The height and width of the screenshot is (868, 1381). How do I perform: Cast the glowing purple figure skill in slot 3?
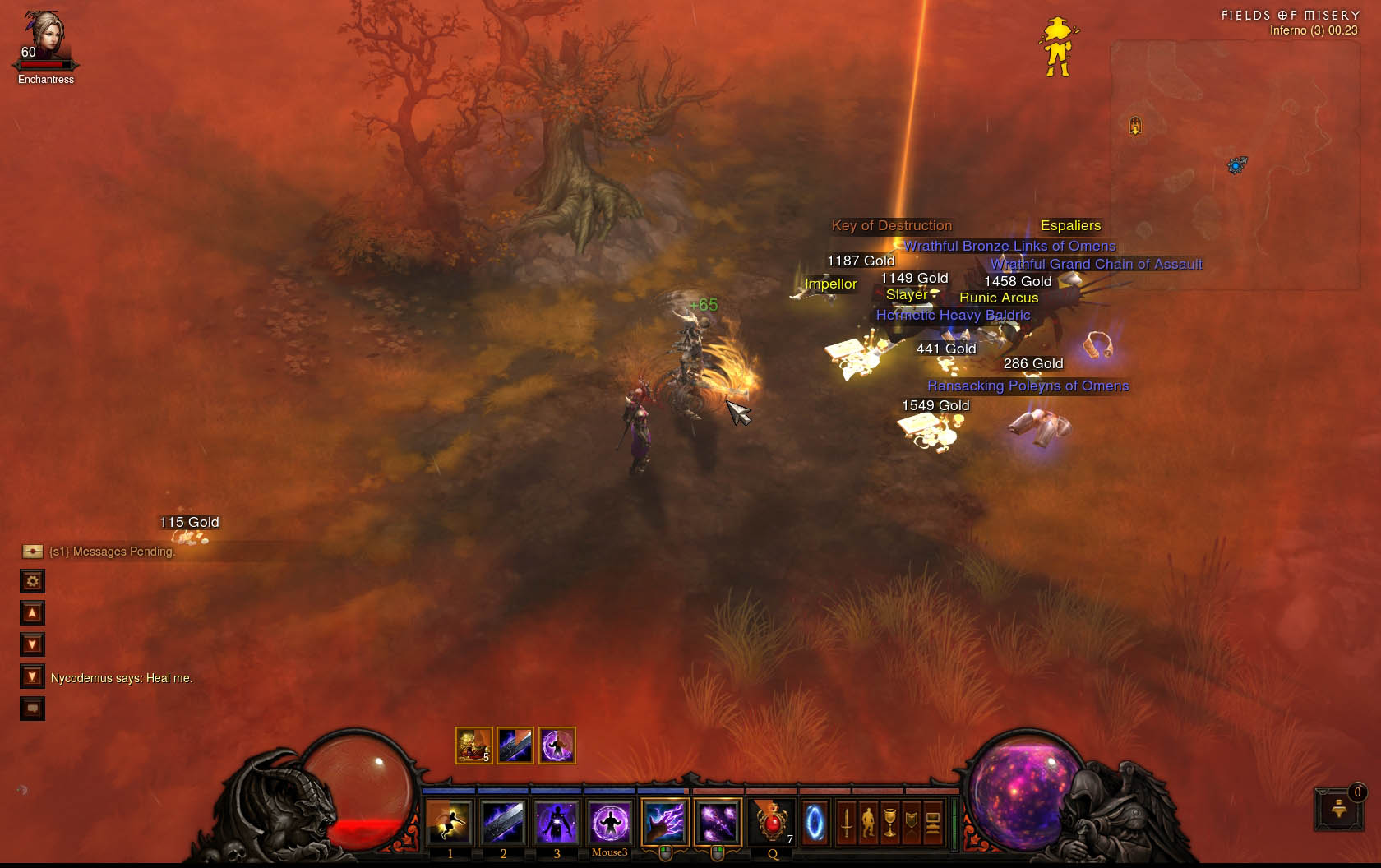(557, 821)
